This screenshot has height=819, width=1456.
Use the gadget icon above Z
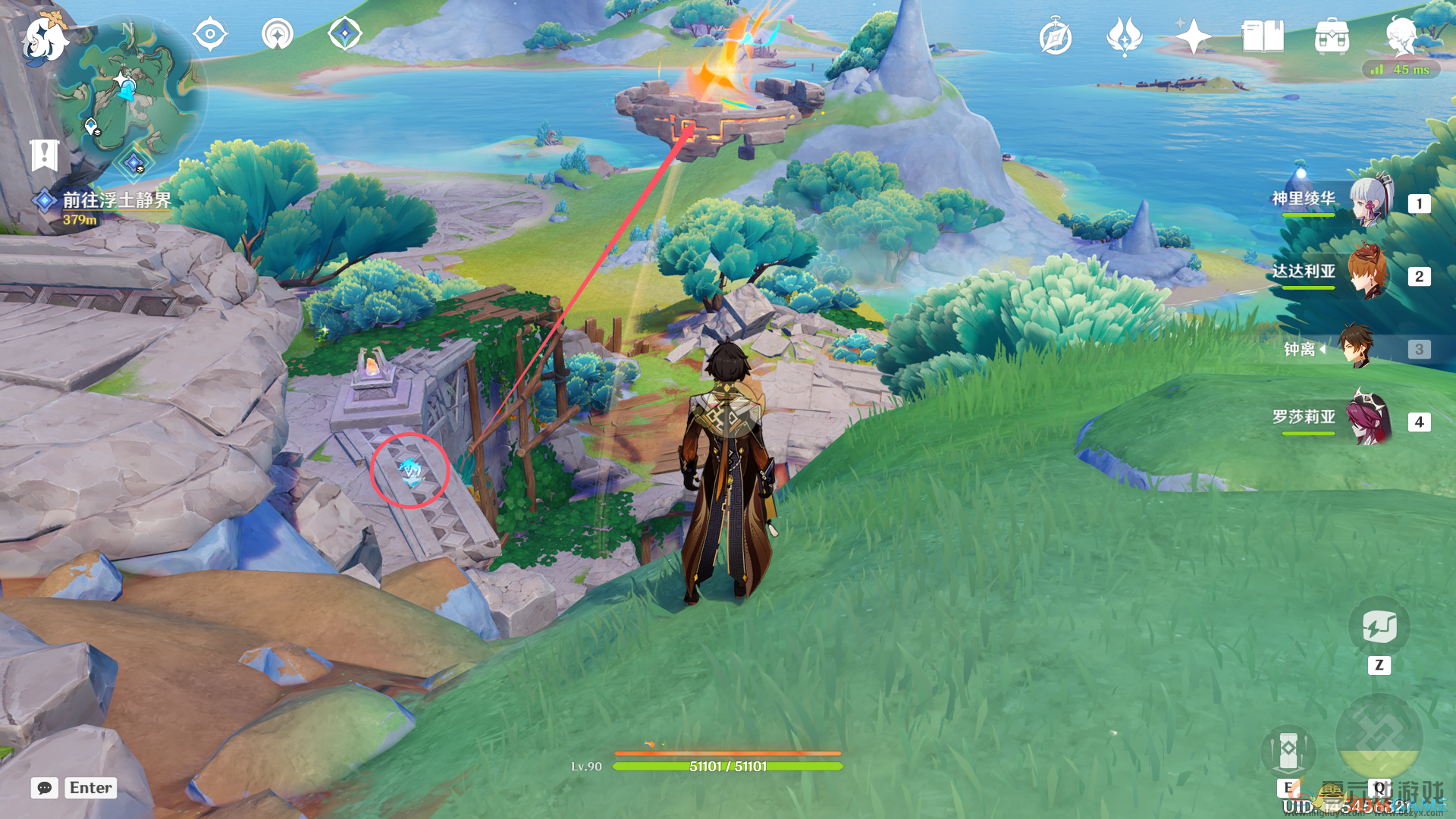pyautogui.click(x=1379, y=627)
